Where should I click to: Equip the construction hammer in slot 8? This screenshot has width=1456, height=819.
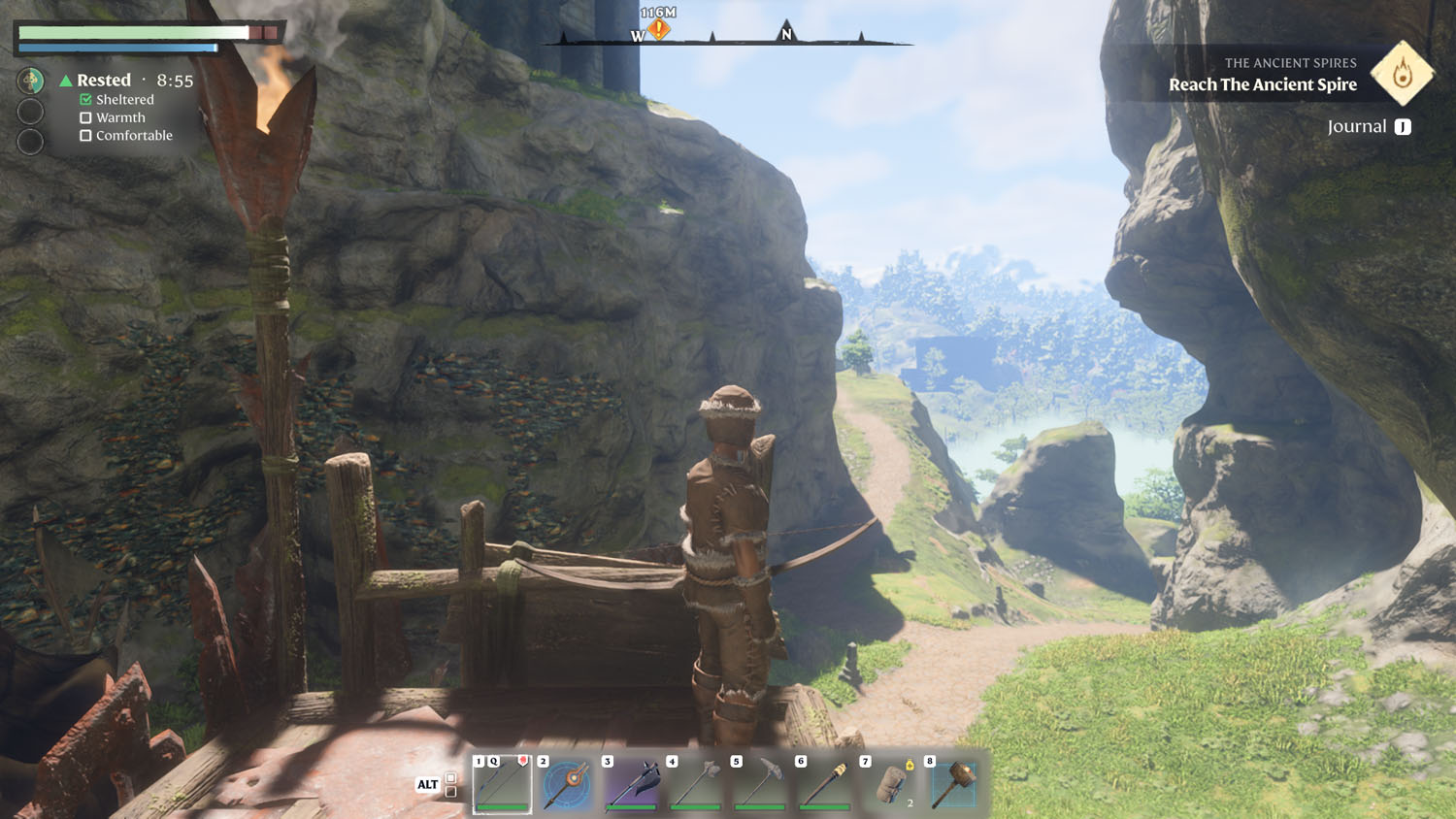tap(952, 784)
